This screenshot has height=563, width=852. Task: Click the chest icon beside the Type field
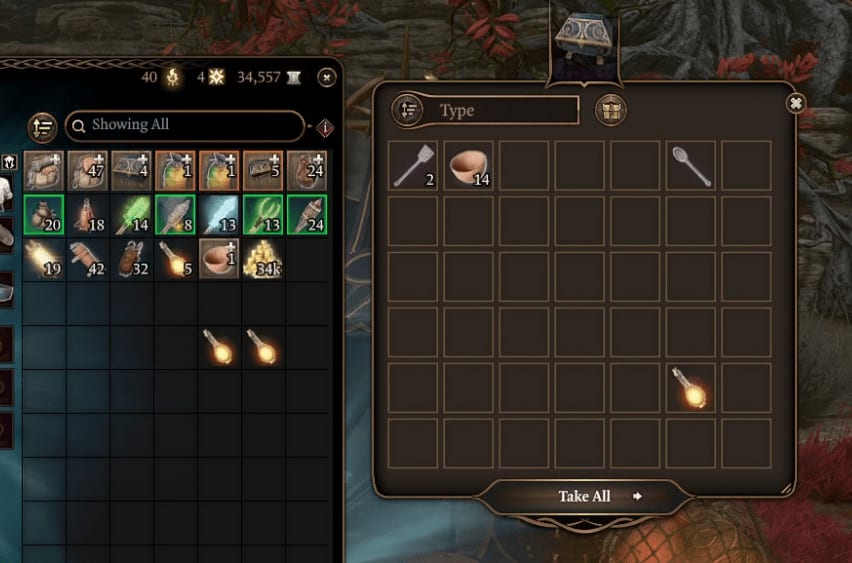coord(609,110)
